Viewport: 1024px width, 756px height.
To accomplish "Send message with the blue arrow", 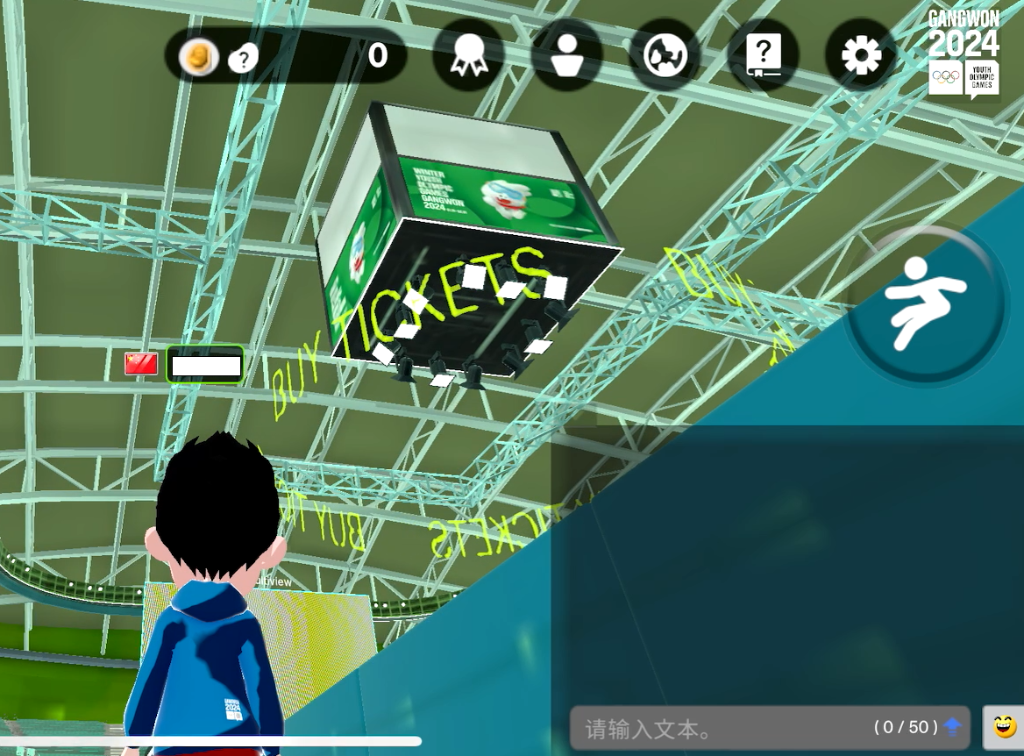I will [x=952, y=727].
